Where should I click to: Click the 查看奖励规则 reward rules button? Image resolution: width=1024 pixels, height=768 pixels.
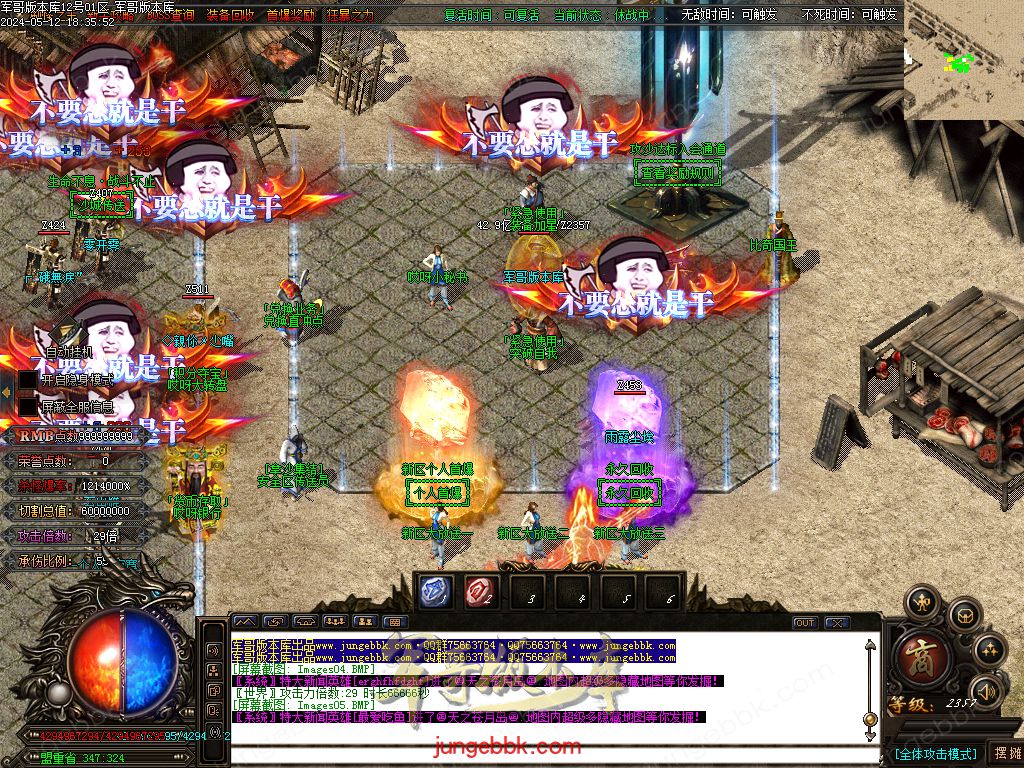click(678, 173)
